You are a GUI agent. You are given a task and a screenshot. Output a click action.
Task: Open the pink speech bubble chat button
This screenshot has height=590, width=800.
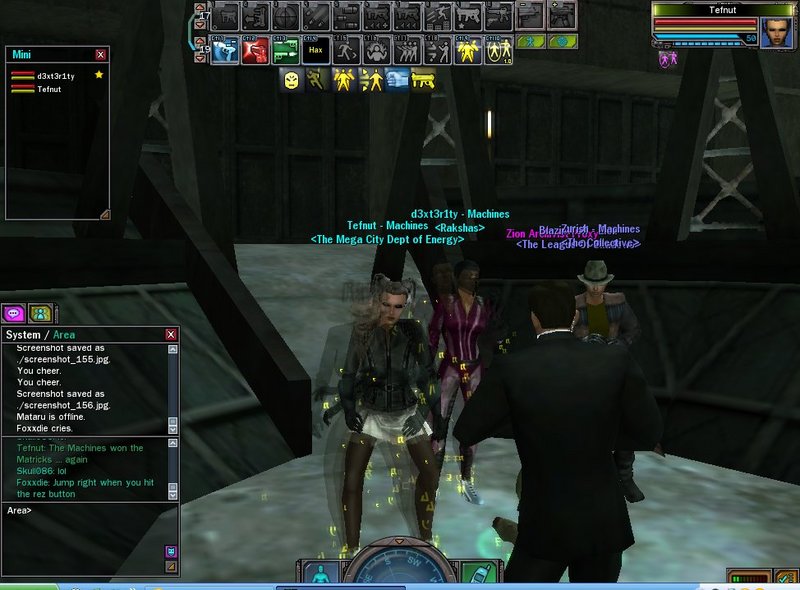pos(15,313)
